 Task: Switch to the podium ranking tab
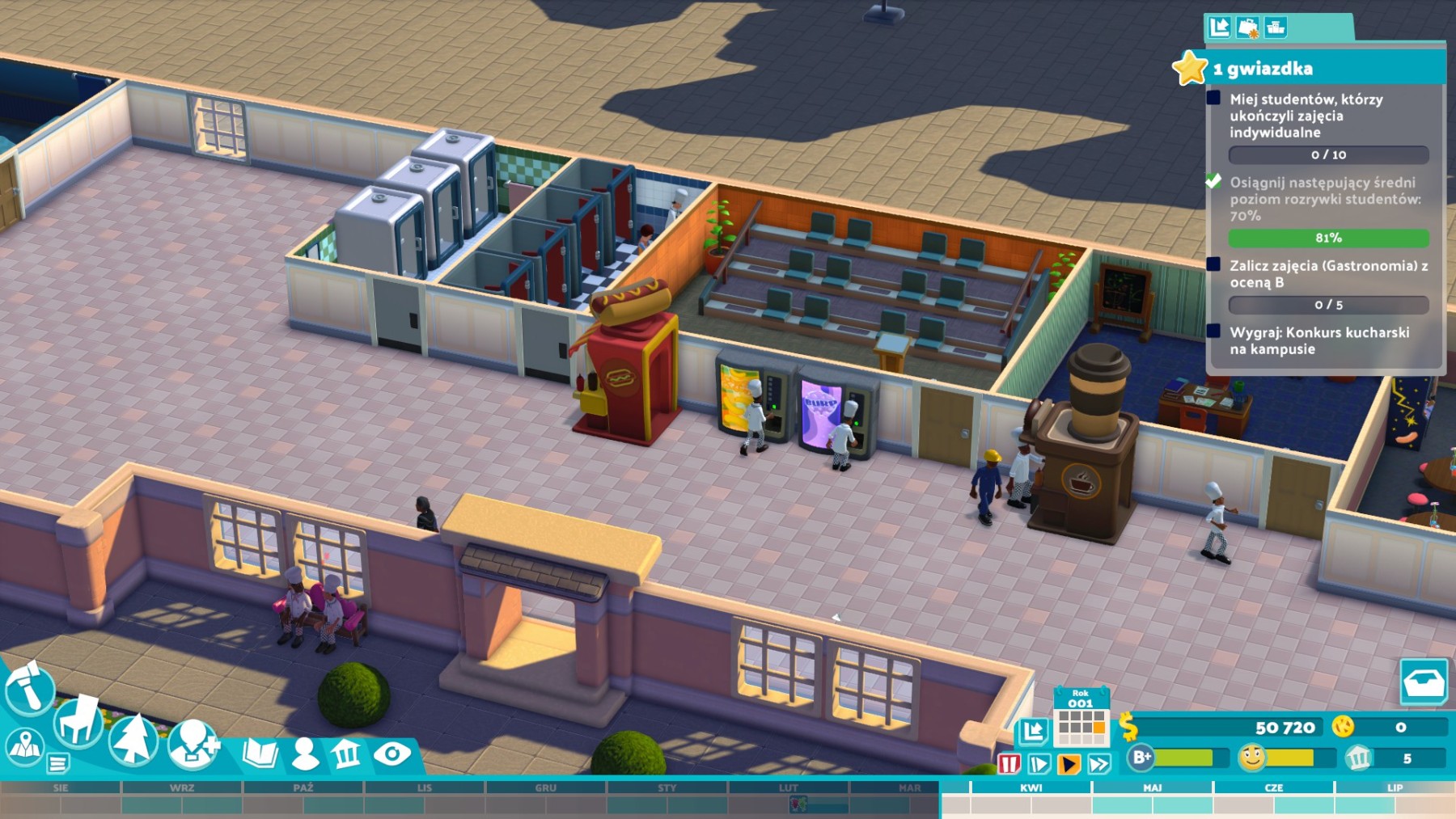coord(1276,27)
